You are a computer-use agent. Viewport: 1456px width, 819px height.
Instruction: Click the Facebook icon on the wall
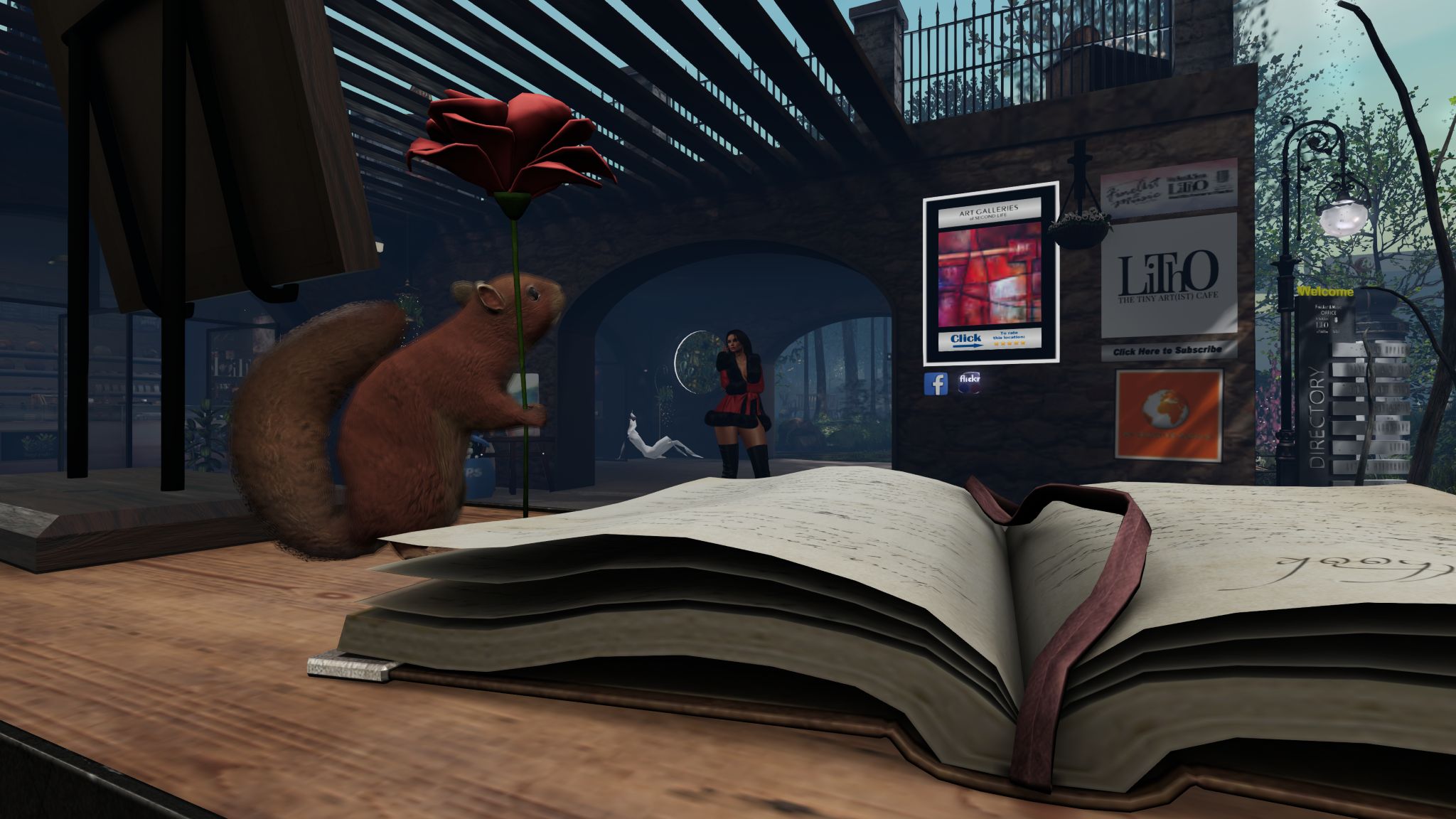click(x=936, y=384)
